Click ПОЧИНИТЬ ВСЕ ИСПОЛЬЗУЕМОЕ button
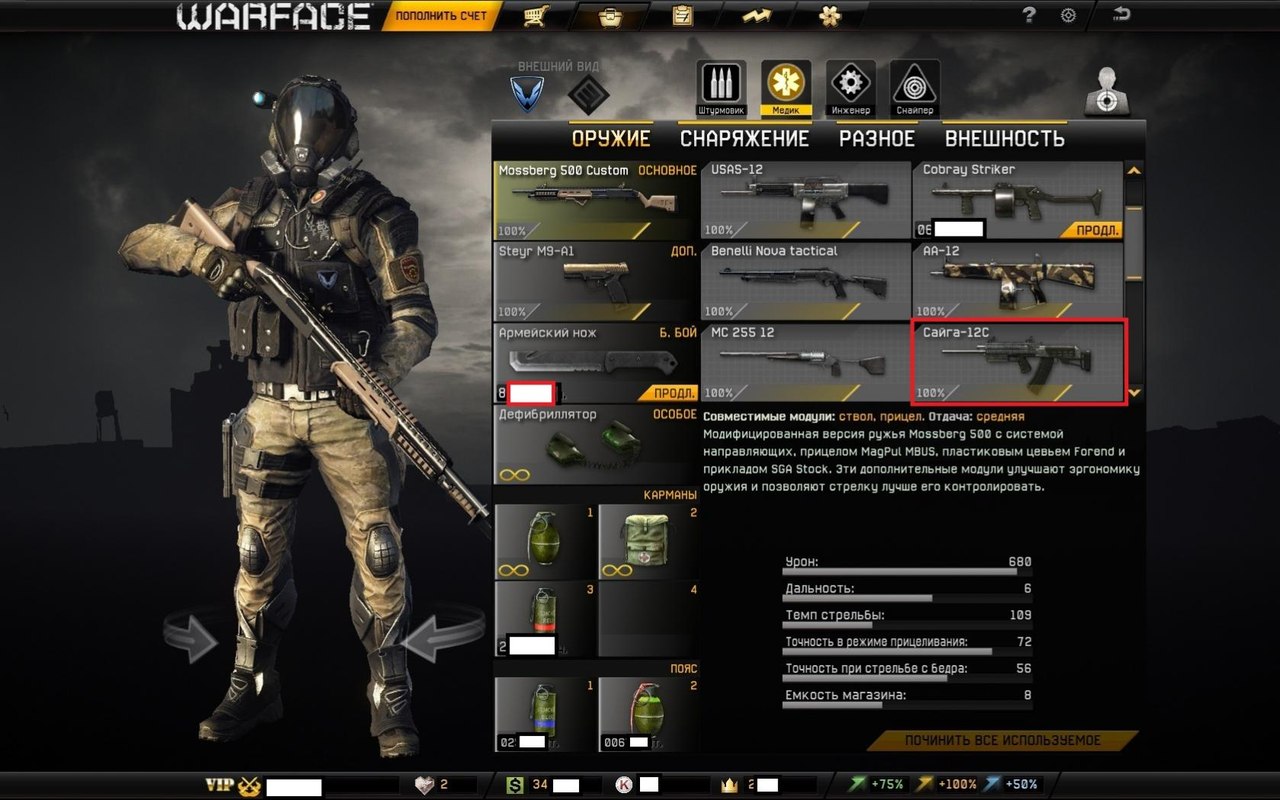The image size is (1280, 800). [1002, 741]
